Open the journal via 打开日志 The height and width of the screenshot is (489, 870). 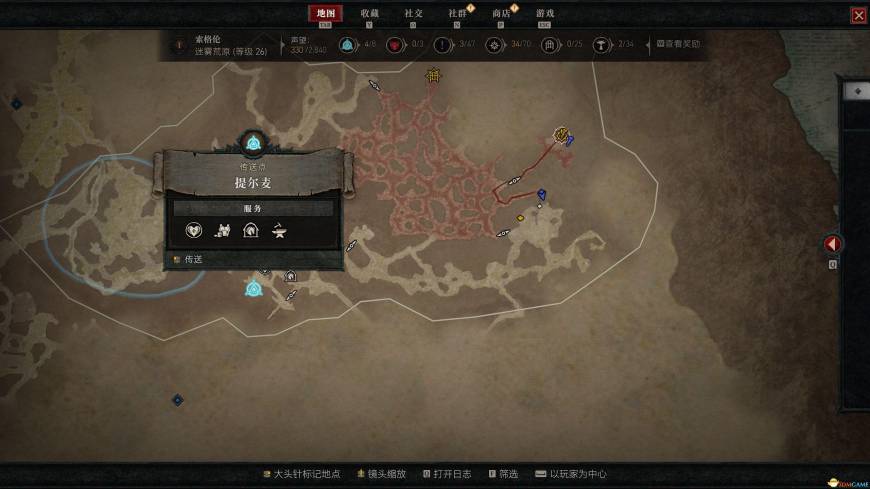pyautogui.click(x=447, y=474)
